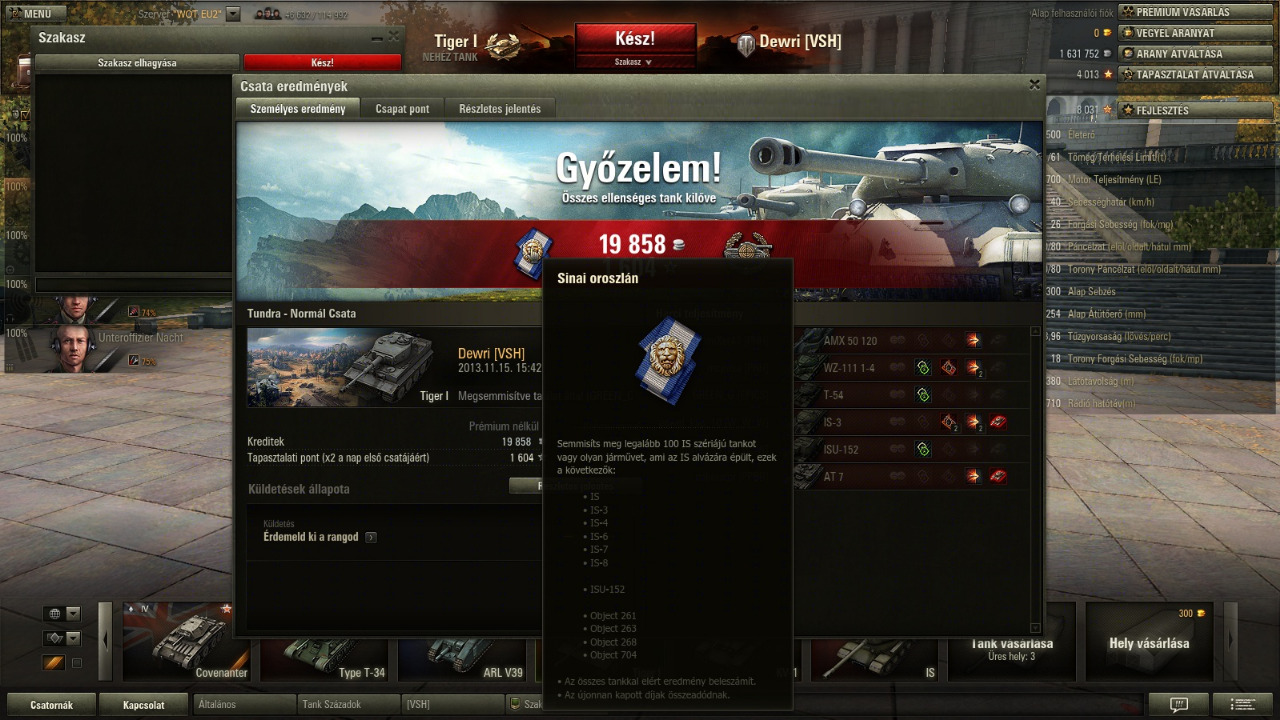The image size is (1280, 720).
Task: Click the Sinai oroszlán medal icon
Action: [x=532, y=254]
